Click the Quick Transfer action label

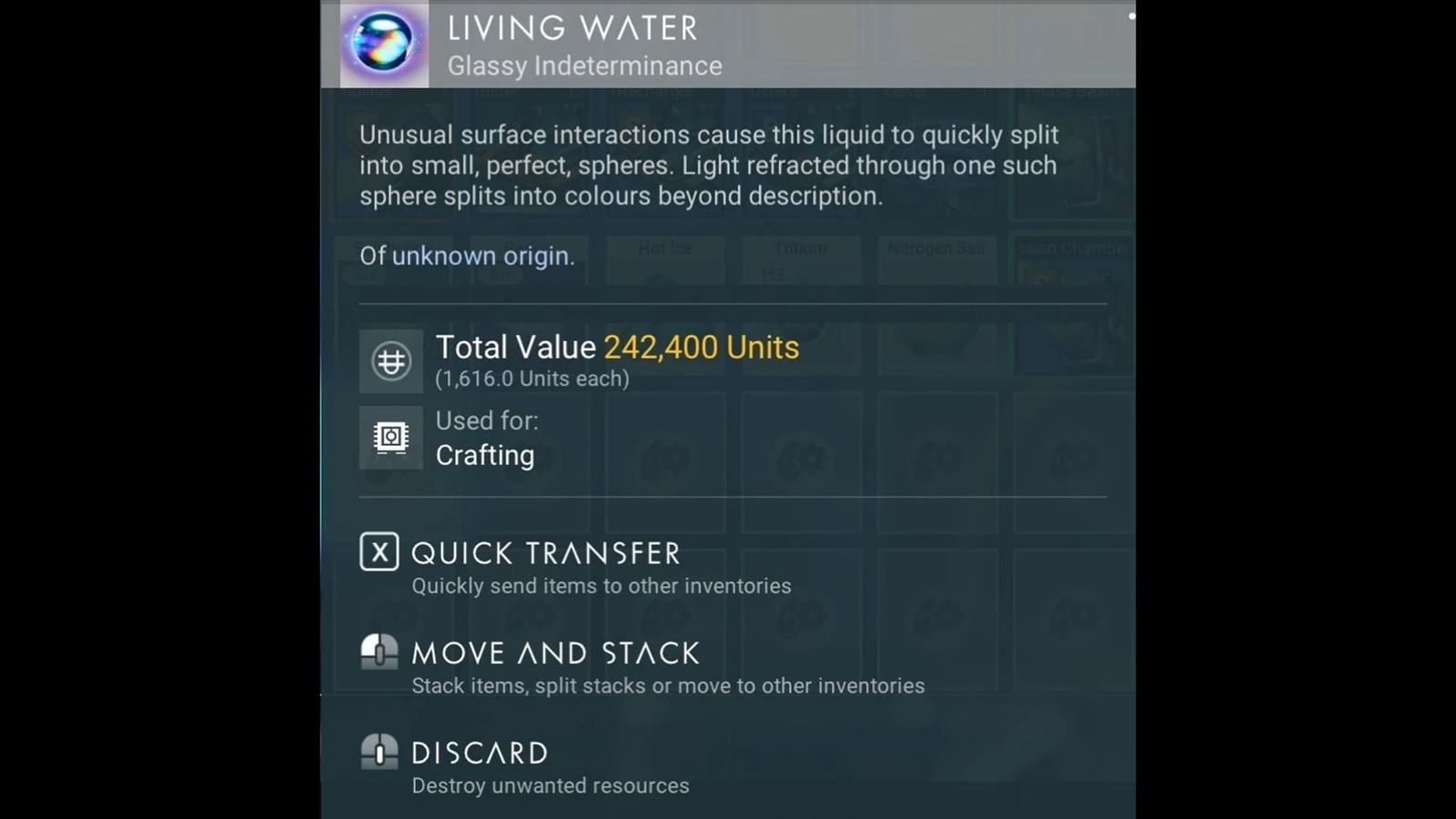click(x=545, y=552)
